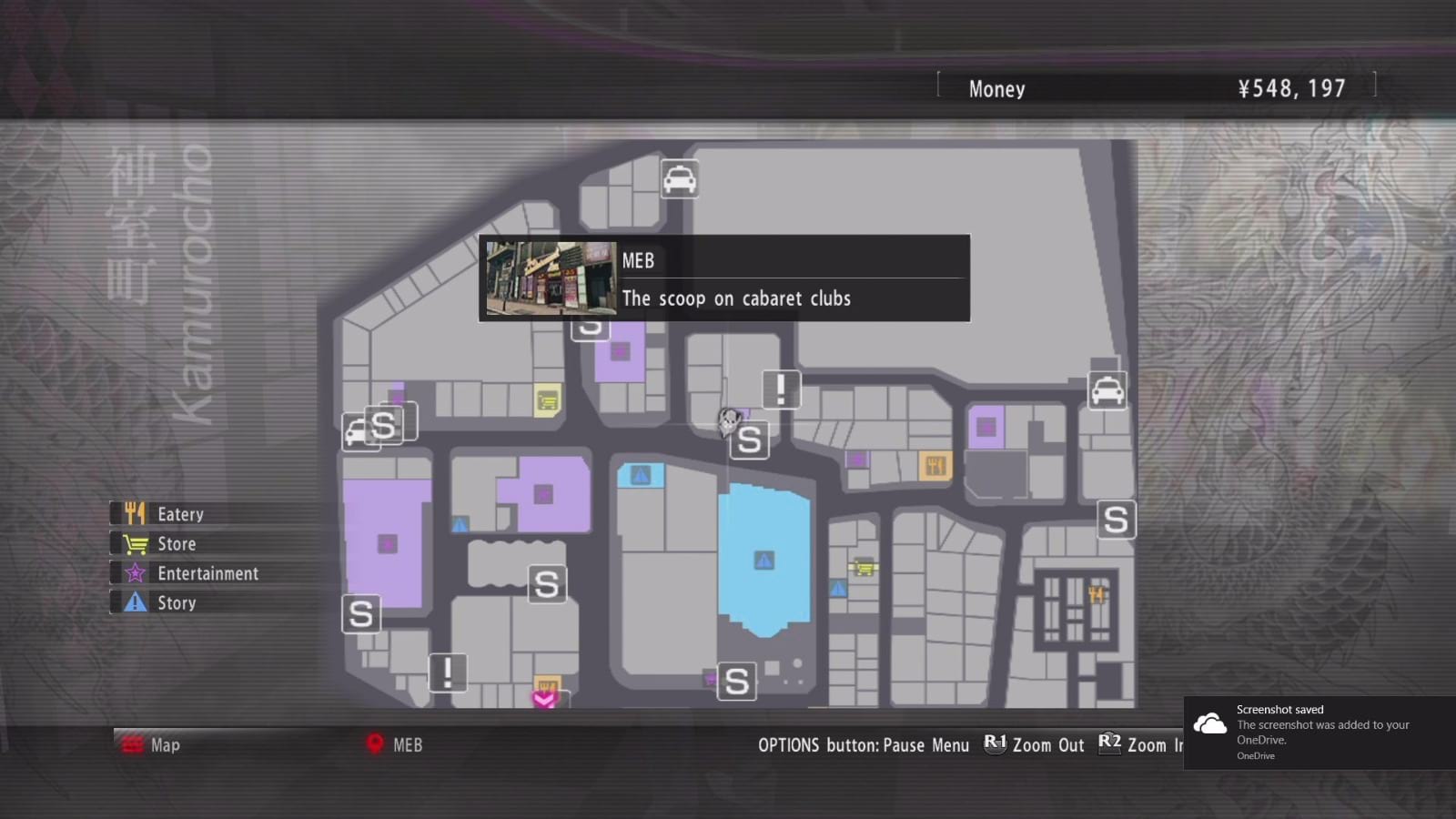Click the Store shopping cart legend icon
This screenshot has width=1456, height=819.
point(135,543)
